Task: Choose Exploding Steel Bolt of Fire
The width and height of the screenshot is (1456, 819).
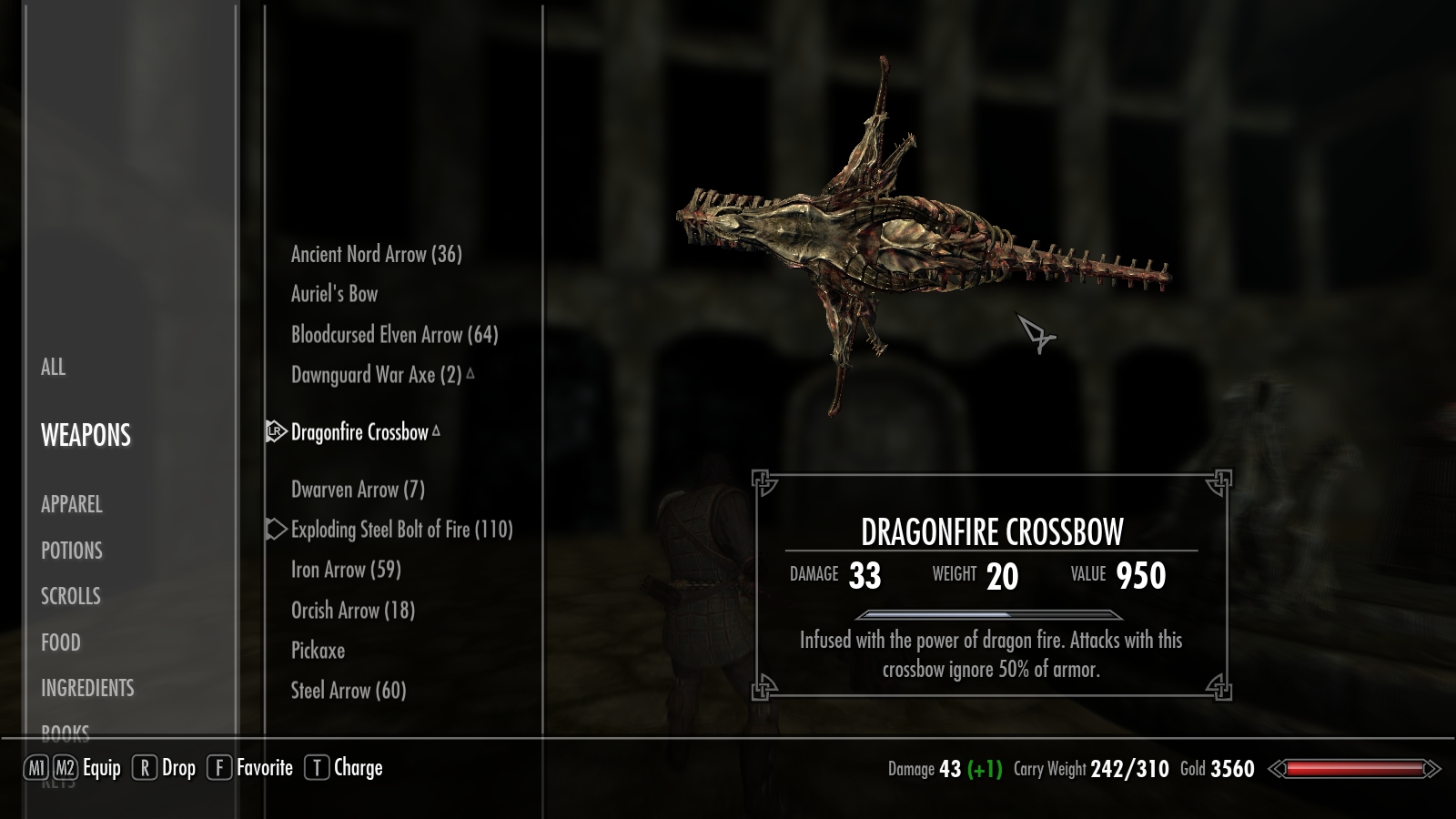Action: [401, 530]
